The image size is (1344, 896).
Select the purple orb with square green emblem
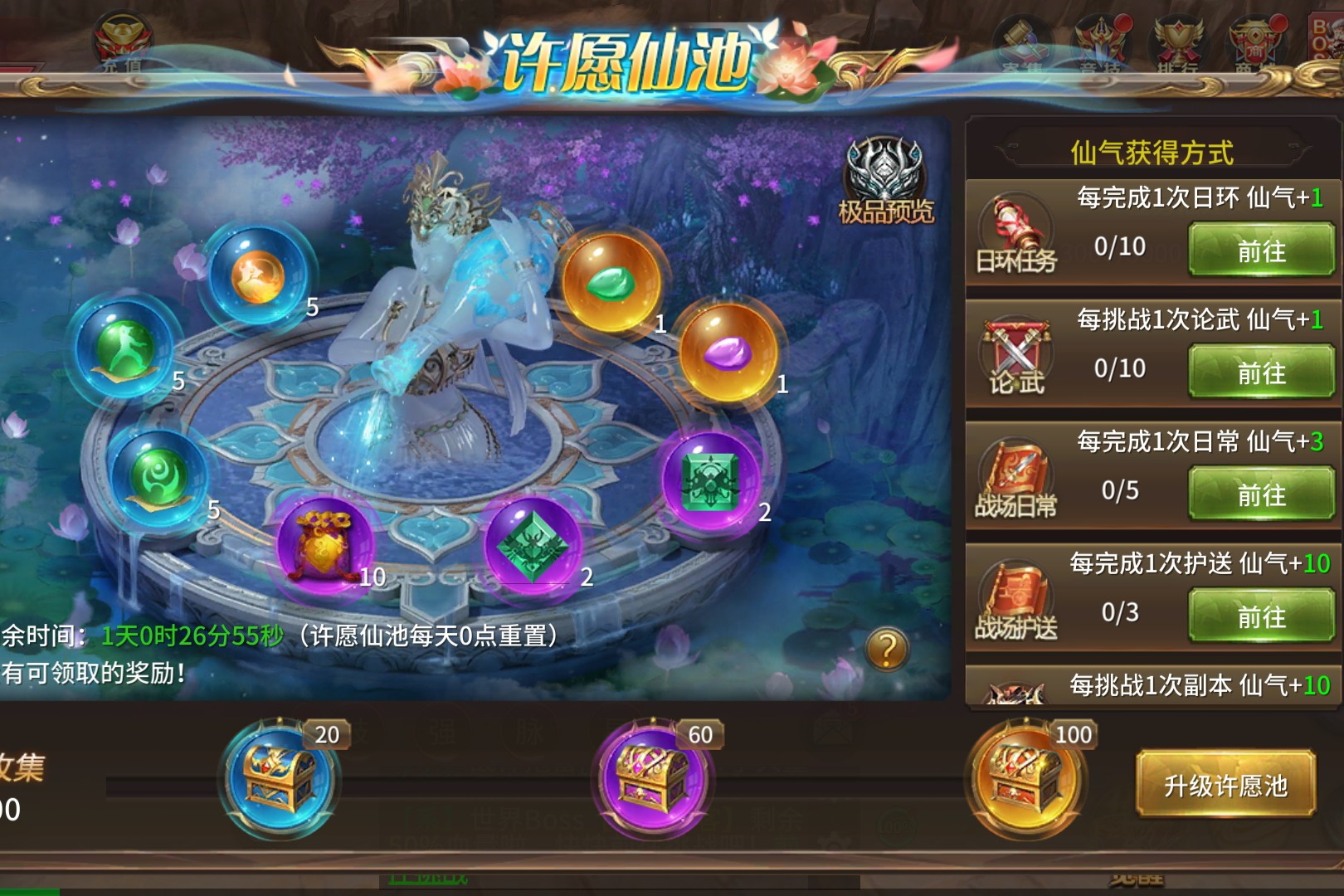point(711,480)
